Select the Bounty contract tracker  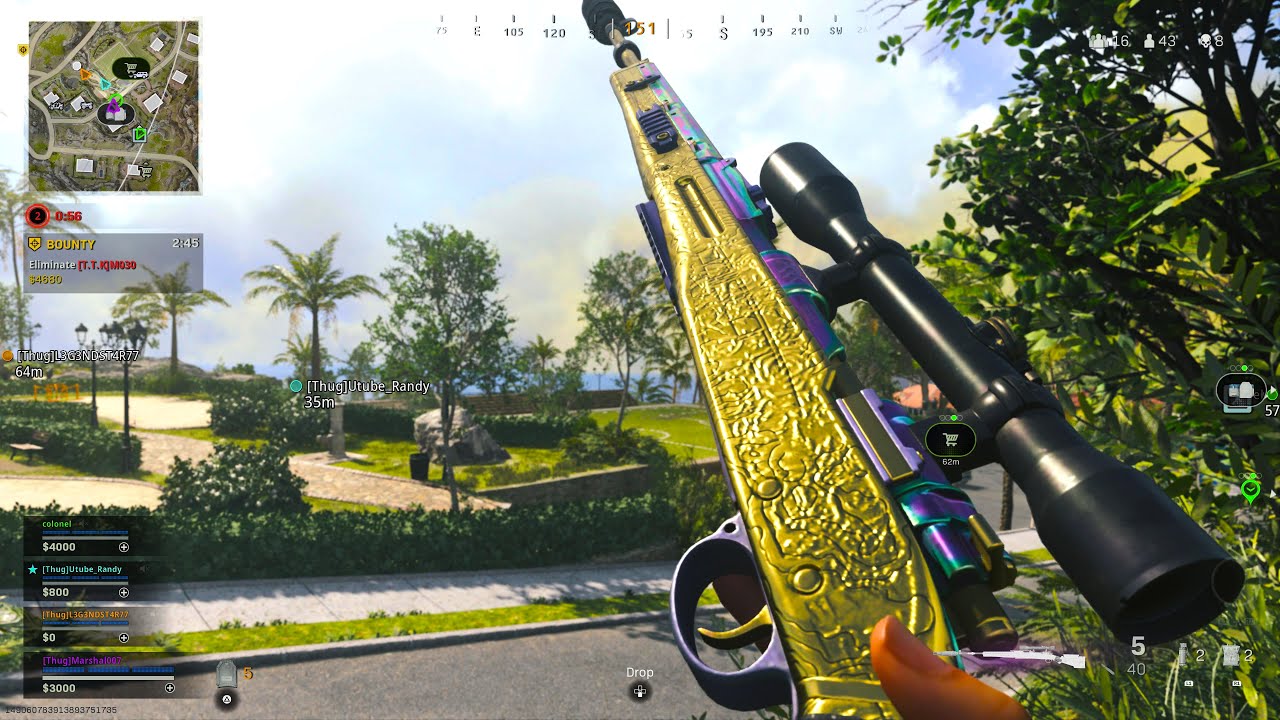(x=113, y=262)
